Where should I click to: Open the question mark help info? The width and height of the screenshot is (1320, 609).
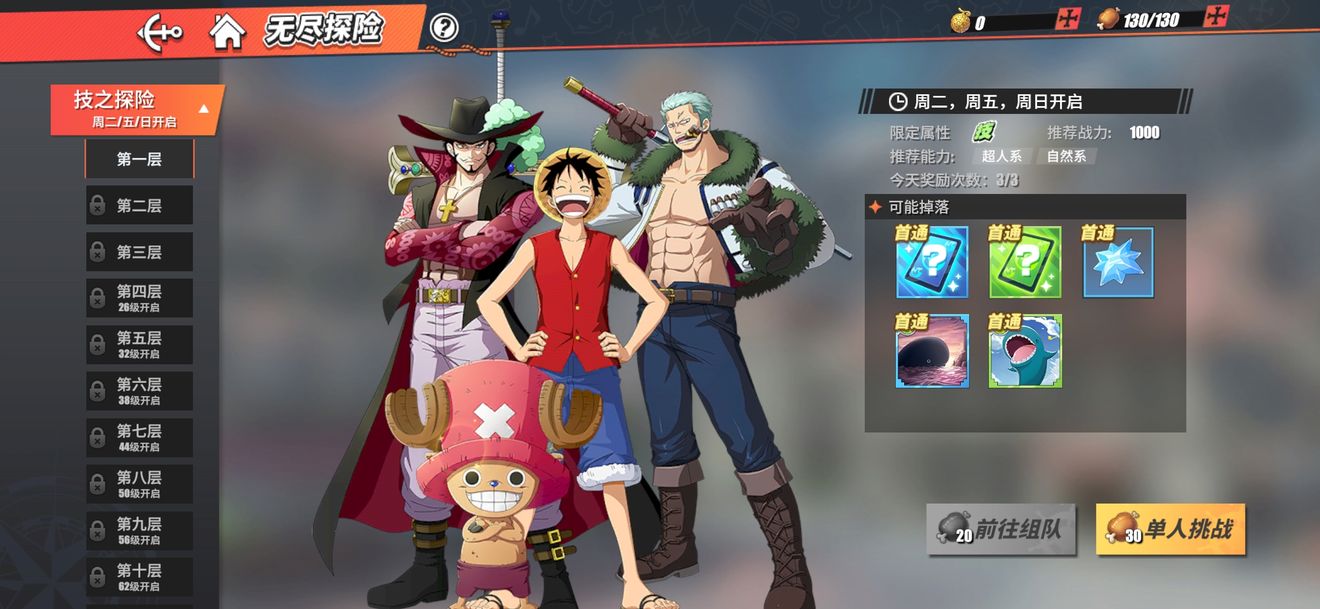point(444,28)
